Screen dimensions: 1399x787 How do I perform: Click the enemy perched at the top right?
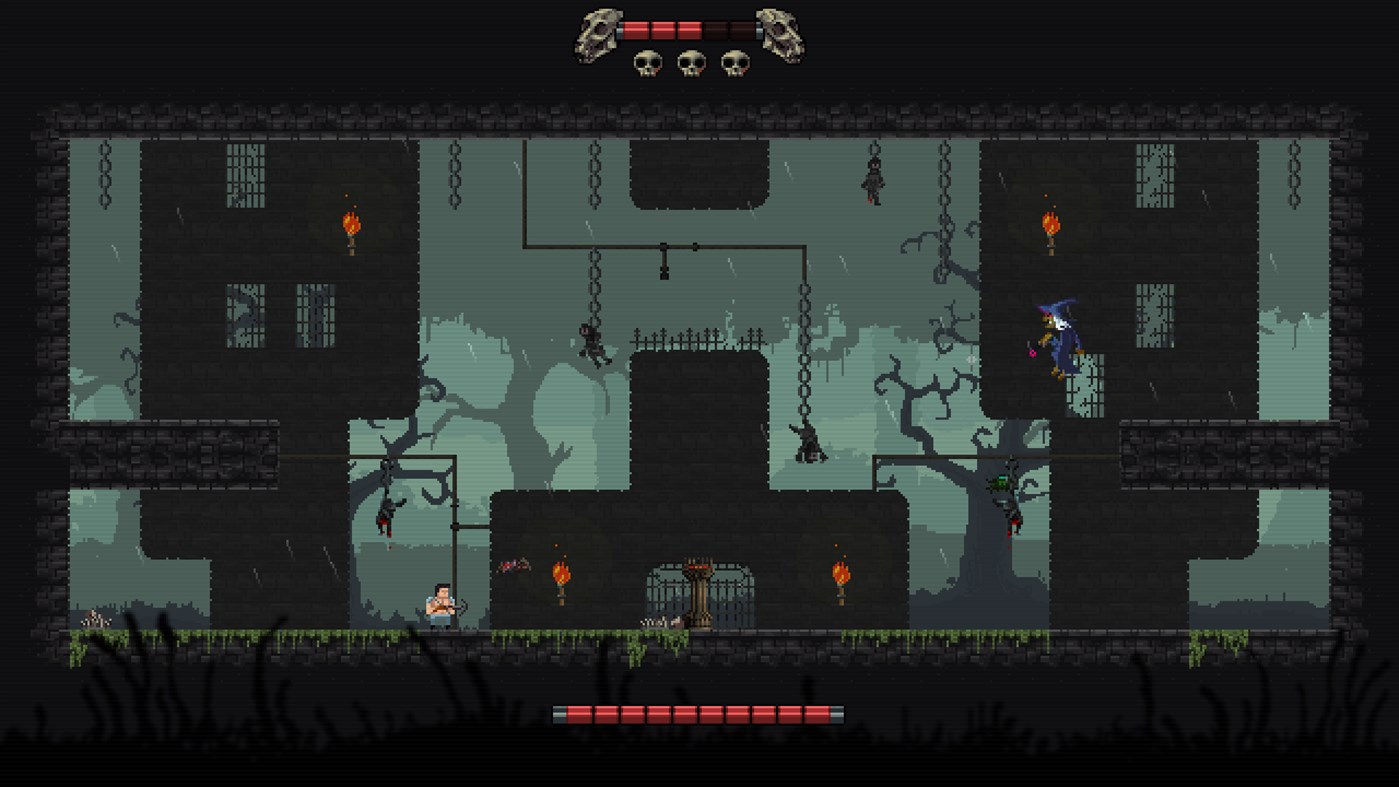[874, 180]
